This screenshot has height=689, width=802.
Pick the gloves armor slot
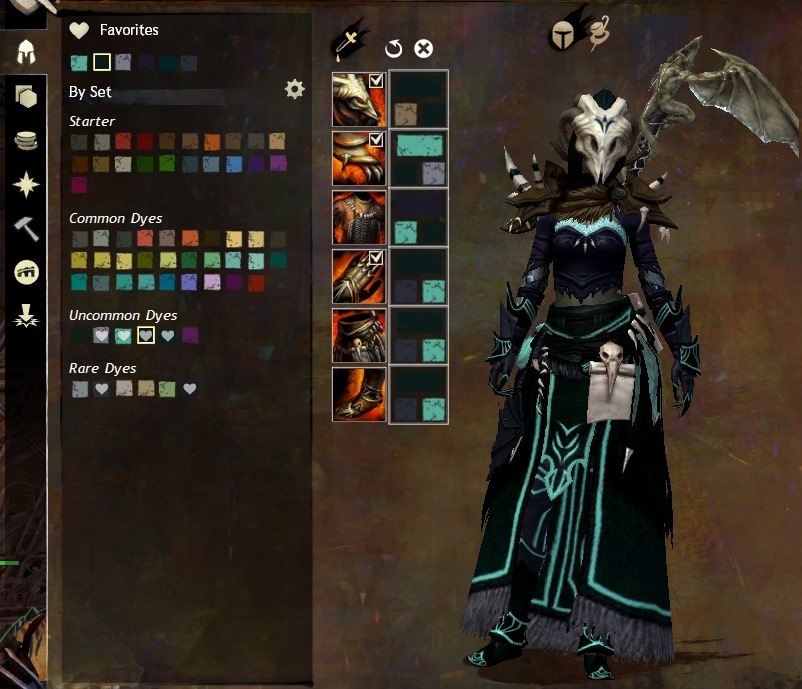coord(358,277)
